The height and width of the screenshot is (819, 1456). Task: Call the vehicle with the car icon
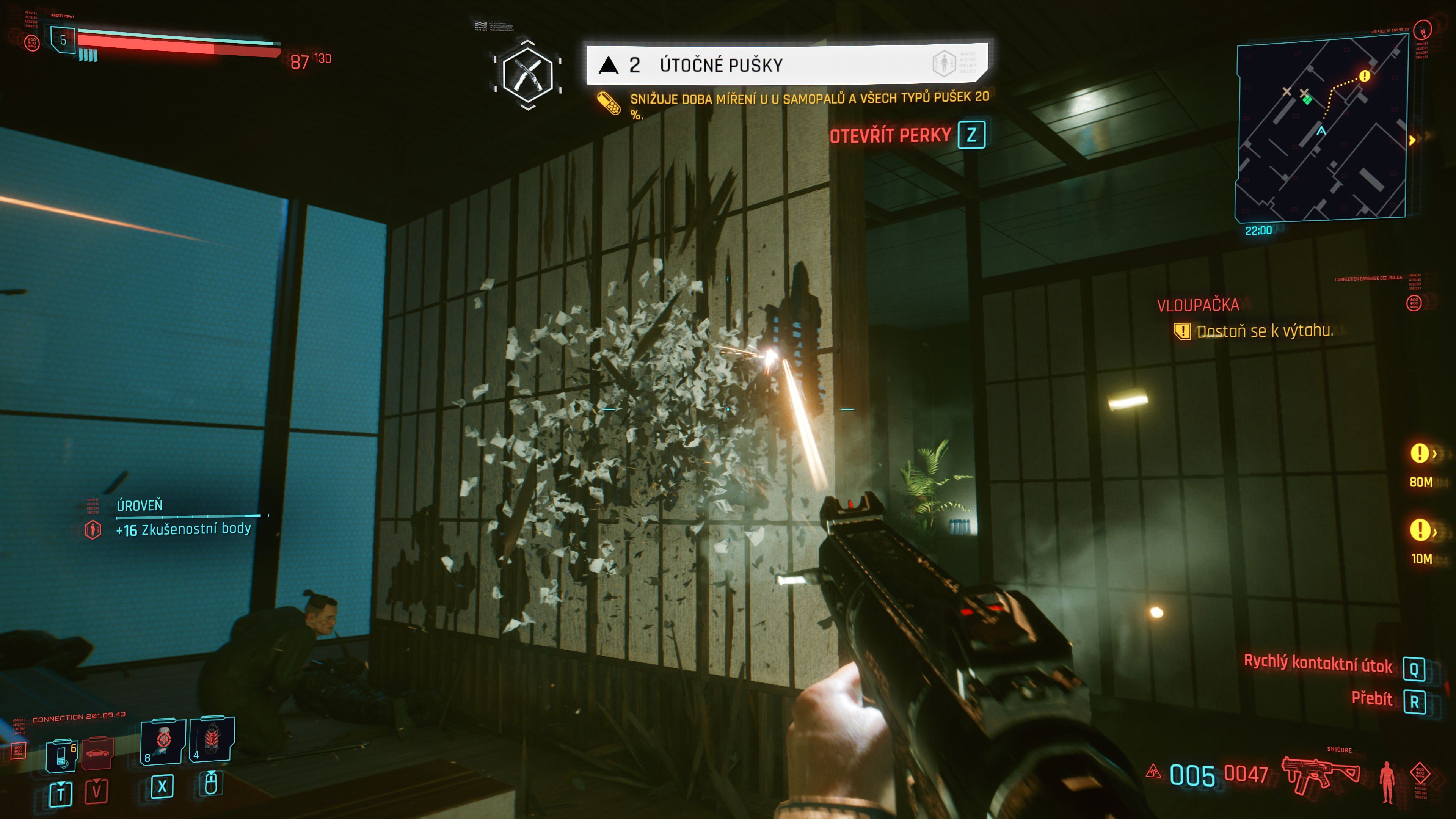point(97,753)
